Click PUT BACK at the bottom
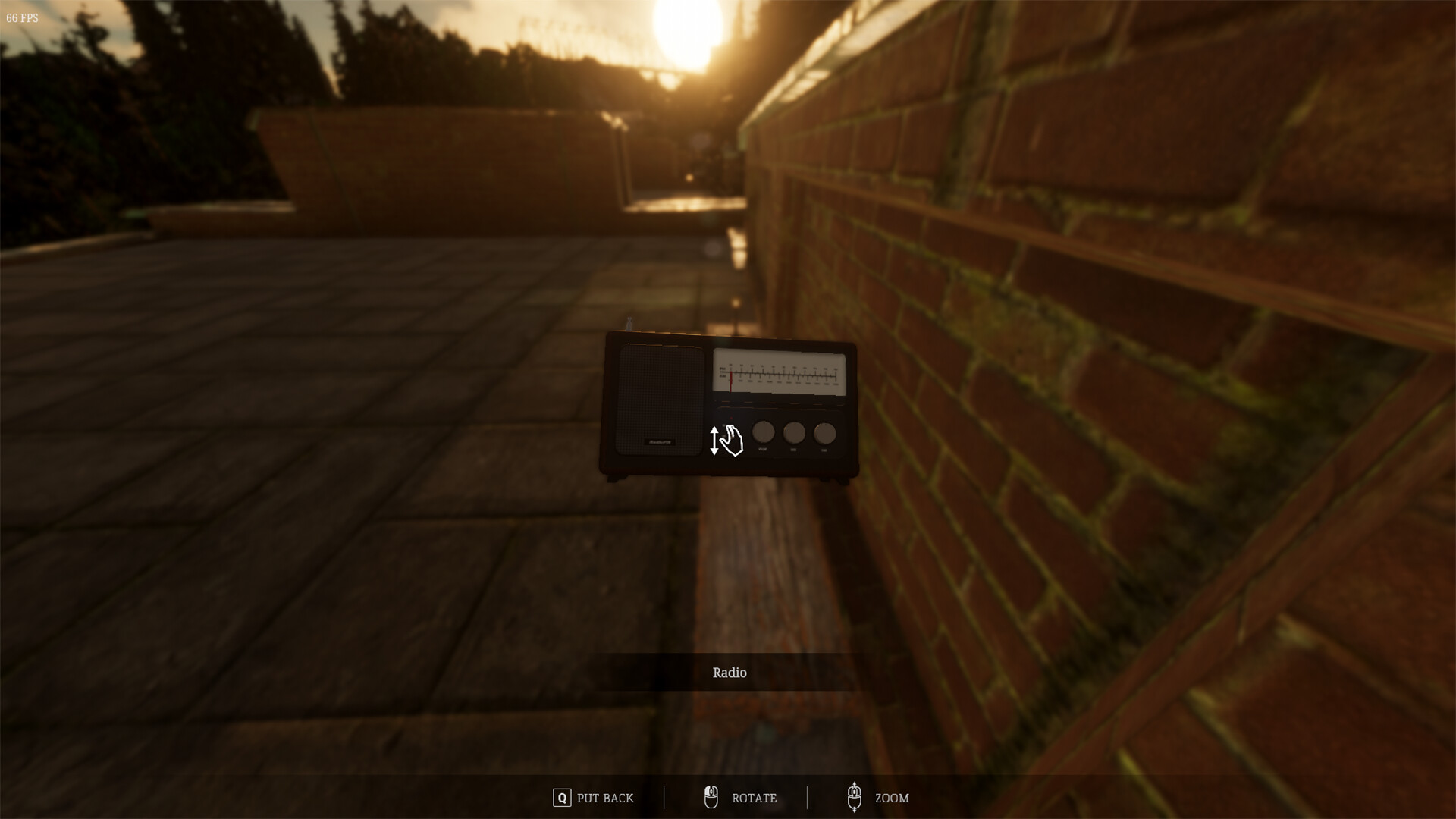 click(604, 798)
